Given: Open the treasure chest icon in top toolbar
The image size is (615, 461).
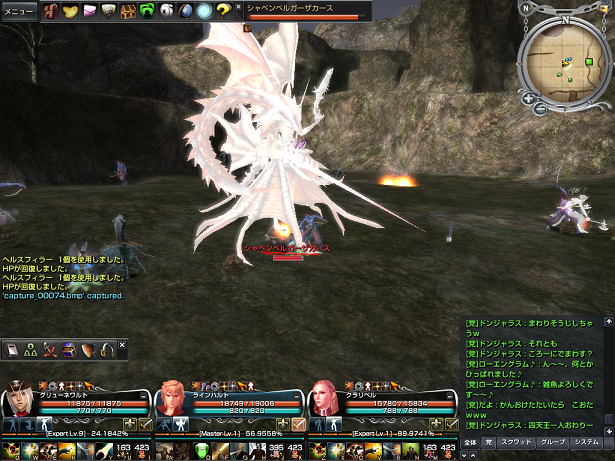Looking at the screenshot, I should click(127, 10).
